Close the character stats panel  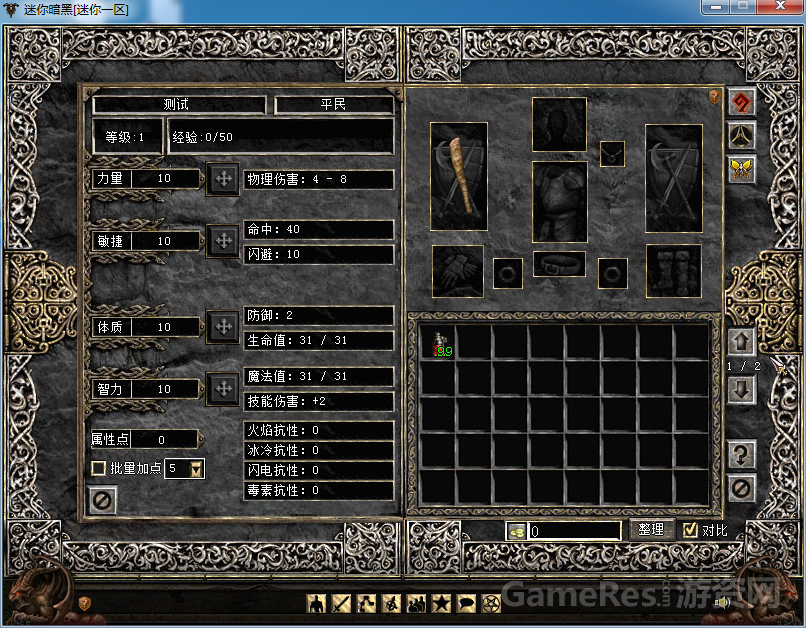coord(102,499)
